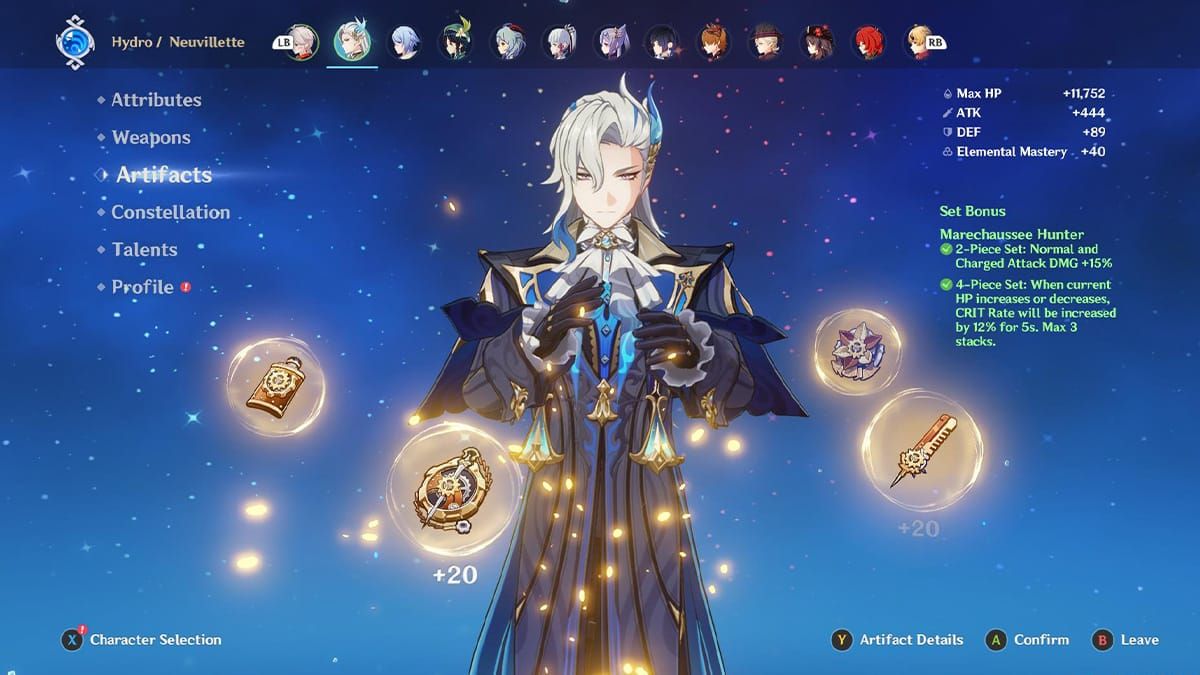Switch to Ganyu's character portrait
This screenshot has width=1200, height=675.
pyautogui.click(x=507, y=42)
